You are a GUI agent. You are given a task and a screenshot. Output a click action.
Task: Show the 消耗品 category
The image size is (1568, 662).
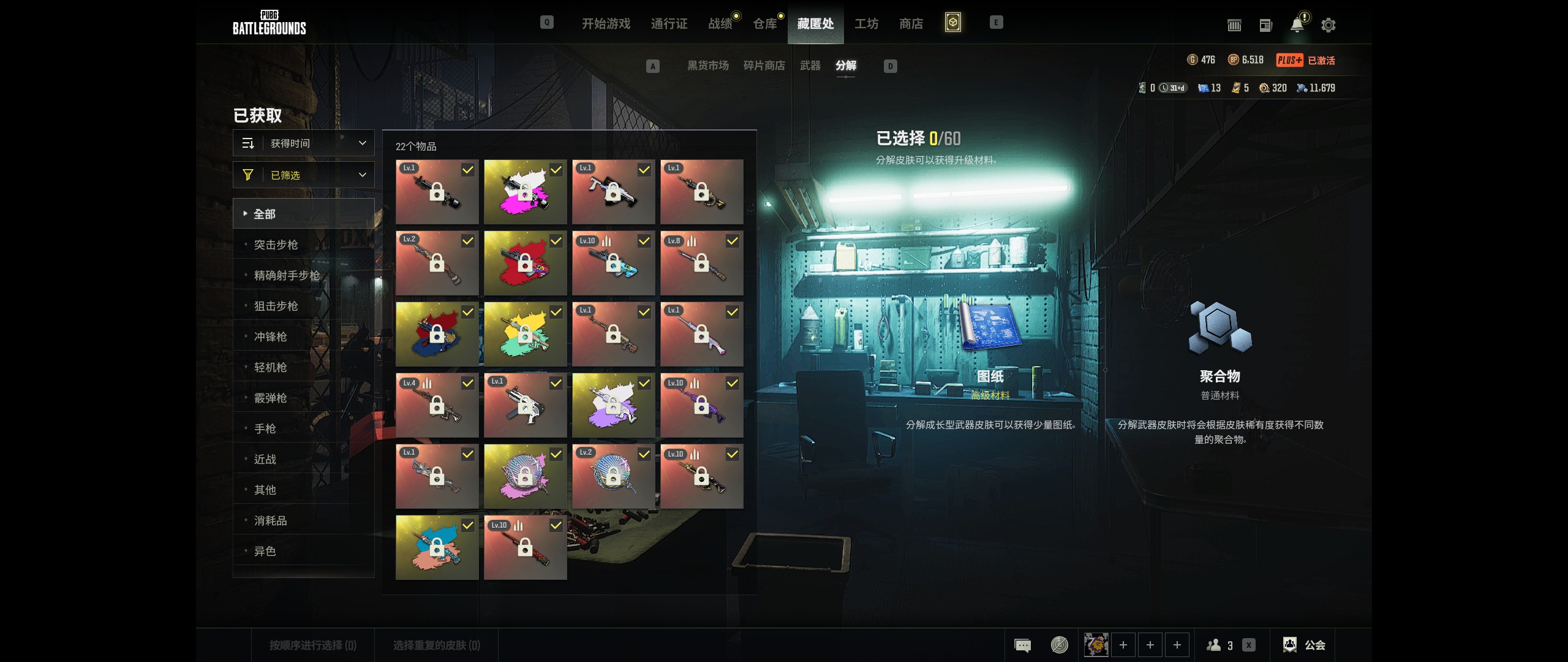(271, 521)
